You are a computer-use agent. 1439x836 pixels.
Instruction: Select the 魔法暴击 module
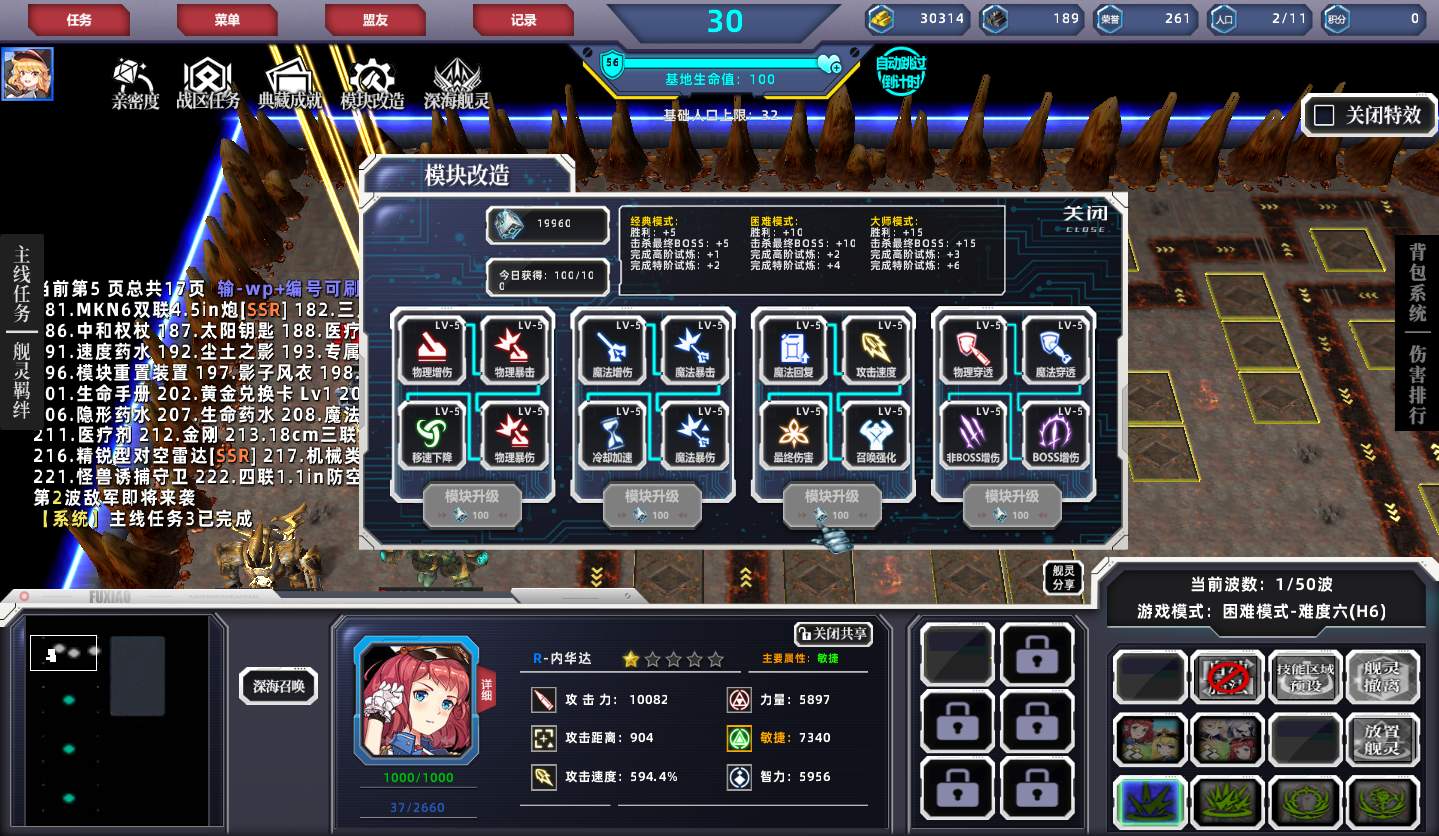[x=694, y=349]
